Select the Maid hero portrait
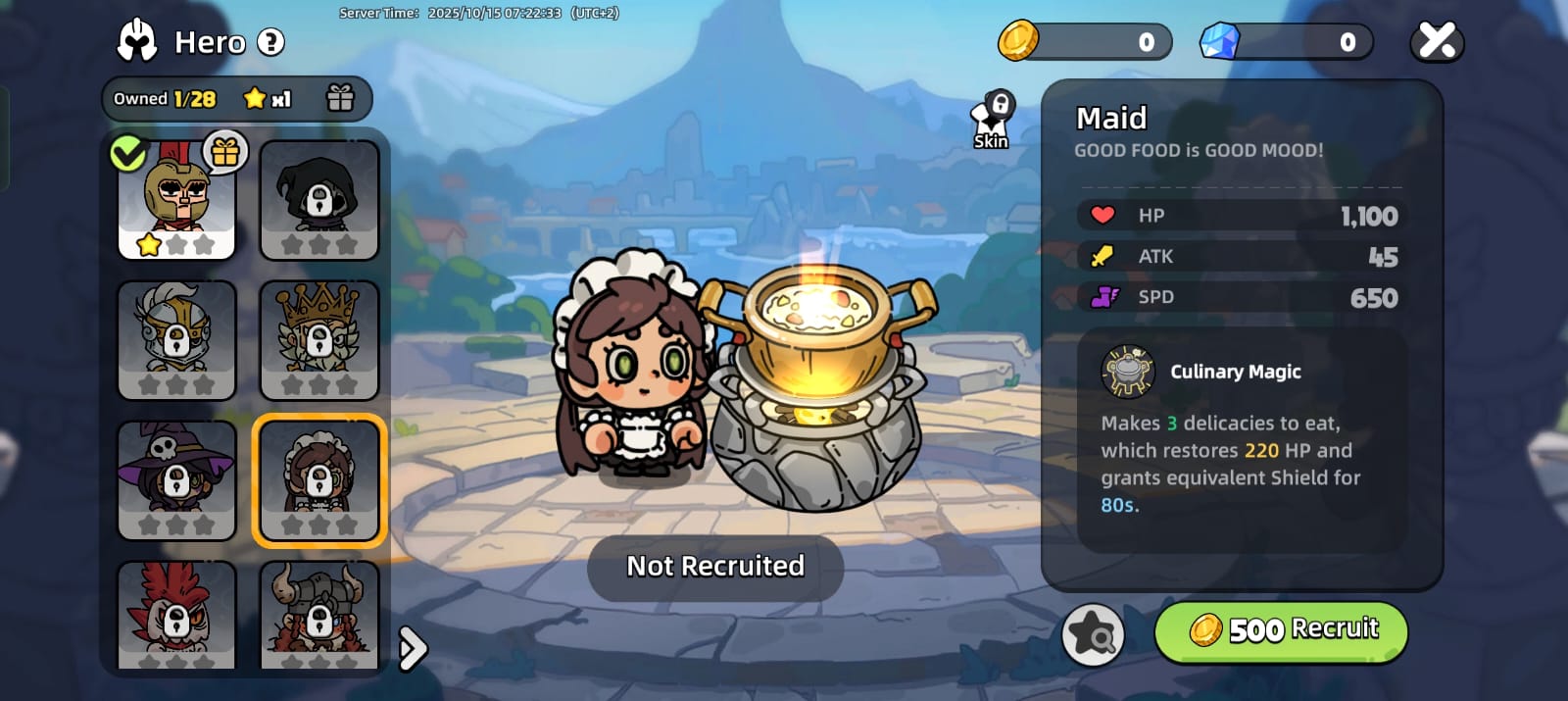This screenshot has width=1568, height=701. point(318,480)
